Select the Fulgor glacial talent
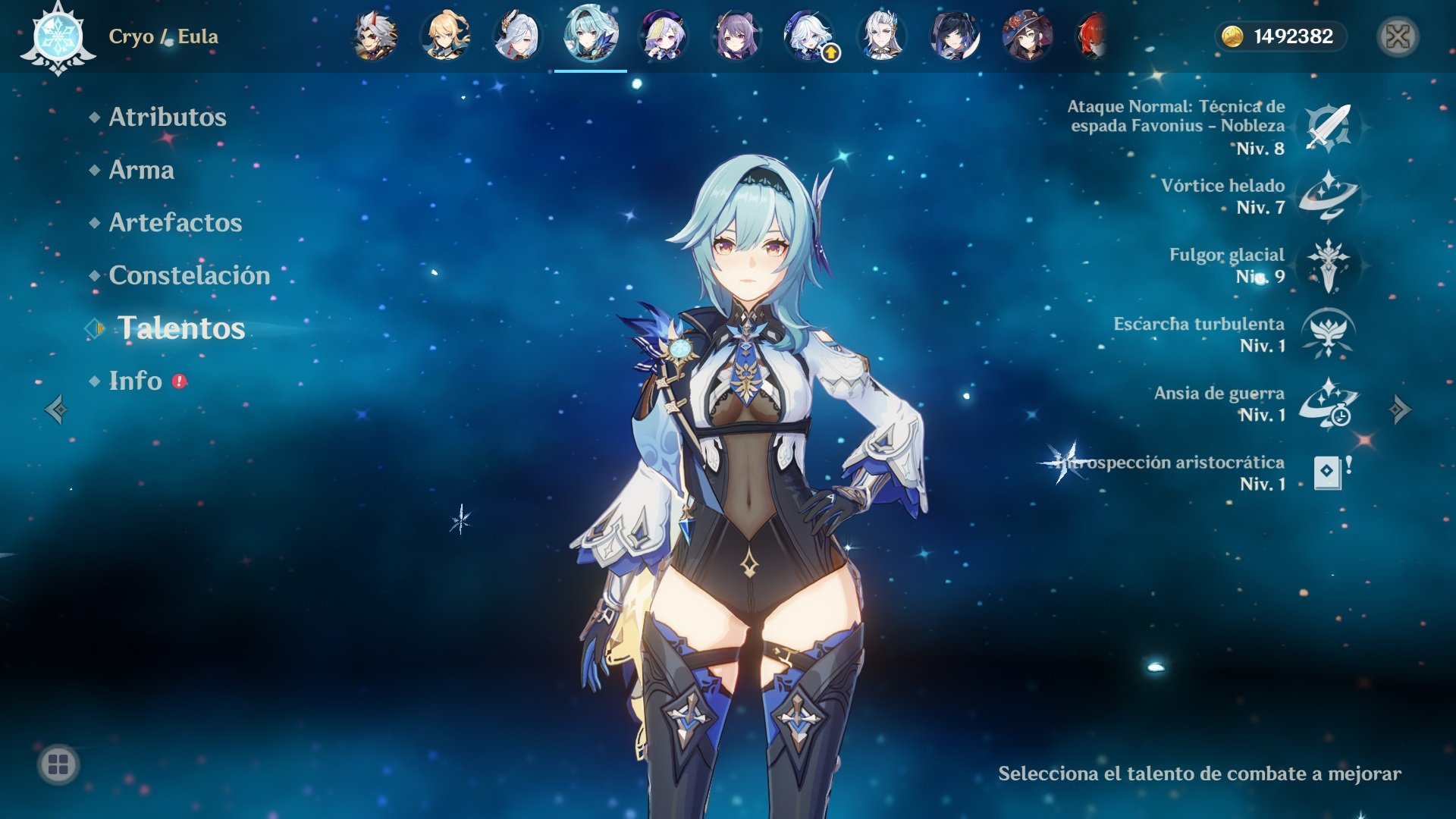The image size is (1456, 819). [x=1328, y=265]
